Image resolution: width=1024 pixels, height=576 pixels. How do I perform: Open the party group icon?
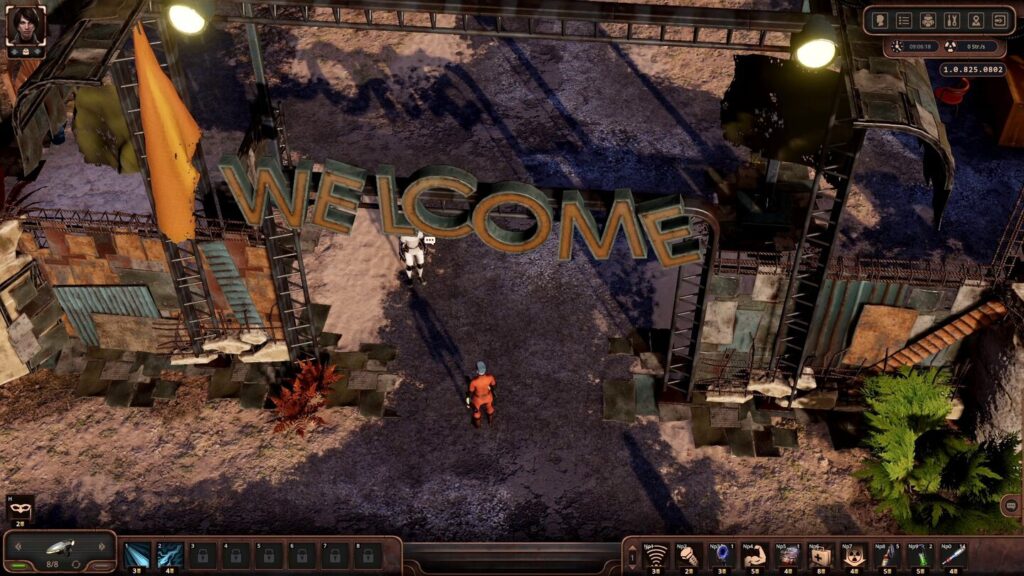pos(928,20)
